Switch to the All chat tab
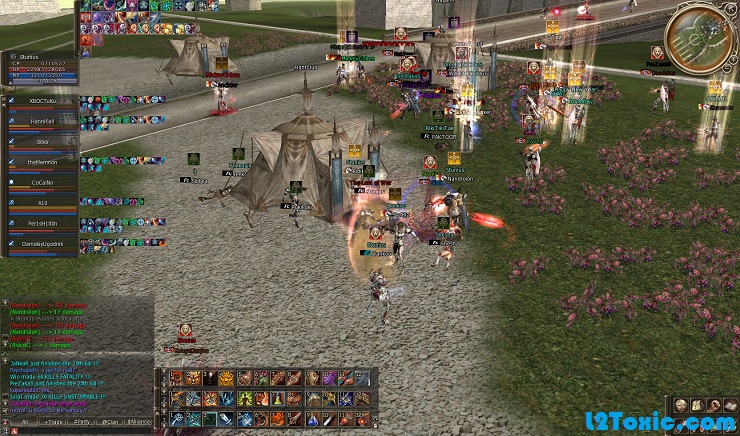The image size is (740, 436). (24, 423)
